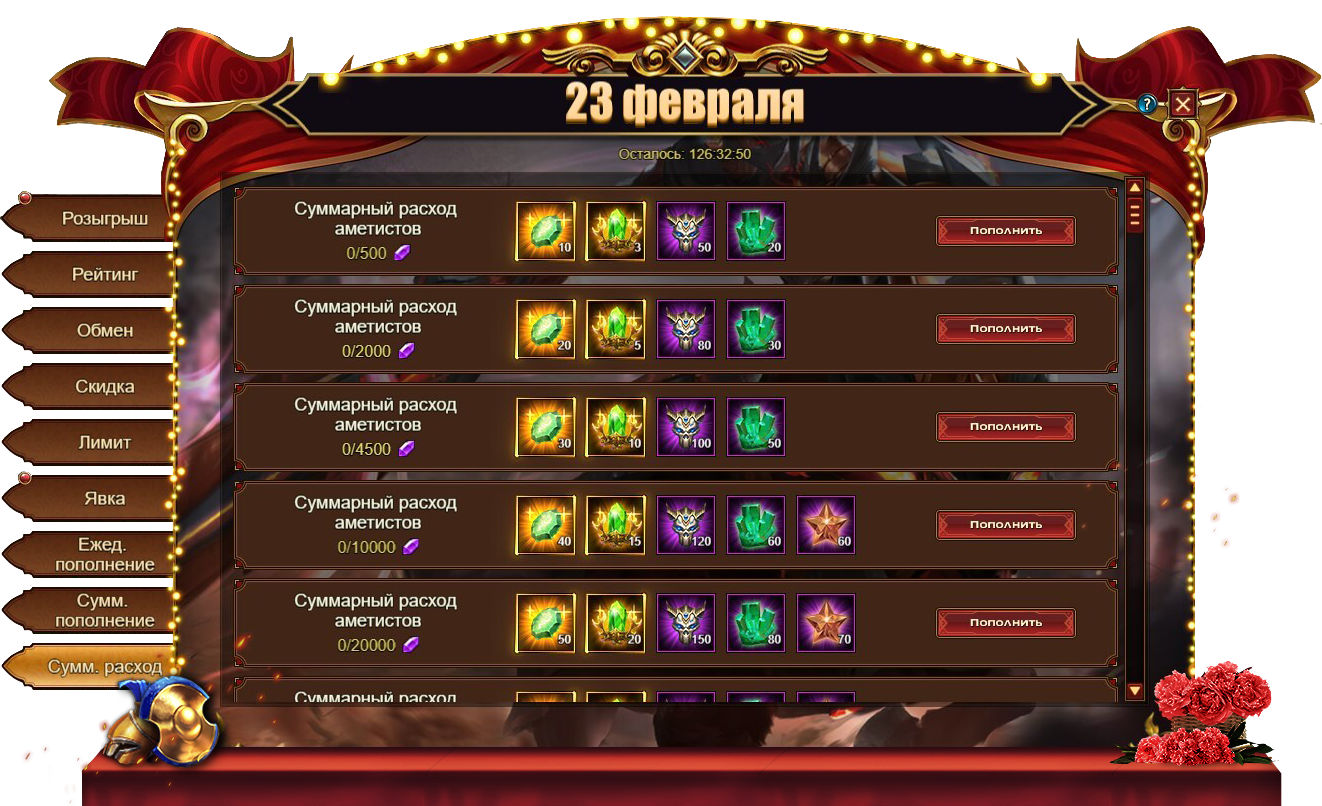Click Пополнить in the 0/2000 row
This screenshot has height=806, width=1322.
point(1005,328)
